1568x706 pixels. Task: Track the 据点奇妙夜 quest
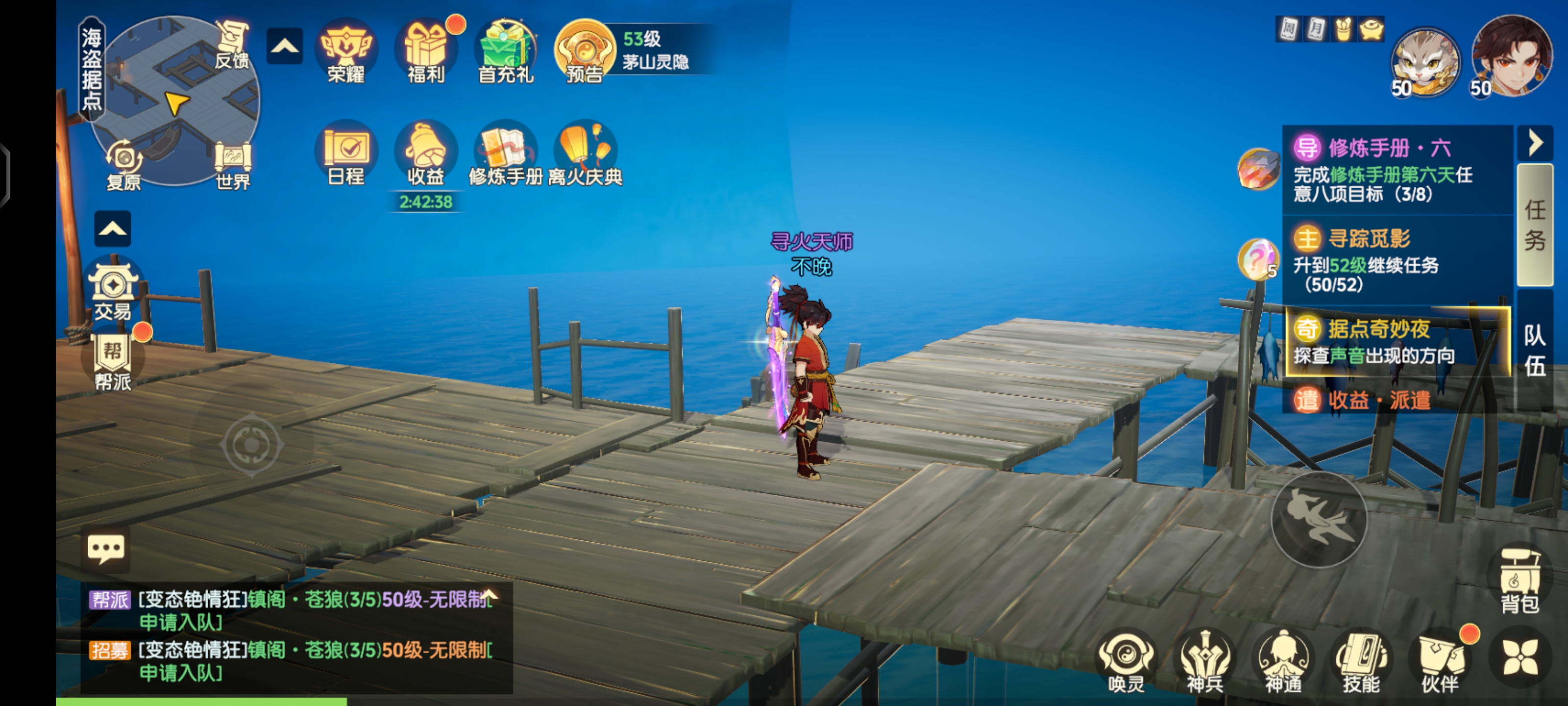pos(1397,341)
